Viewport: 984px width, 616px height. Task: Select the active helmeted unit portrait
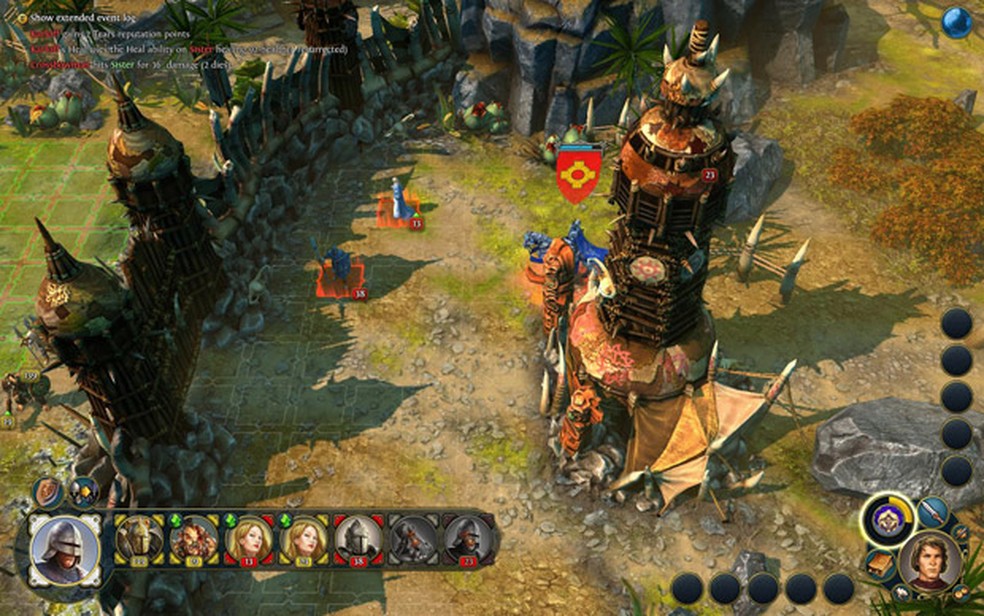click(x=65, y=549)
